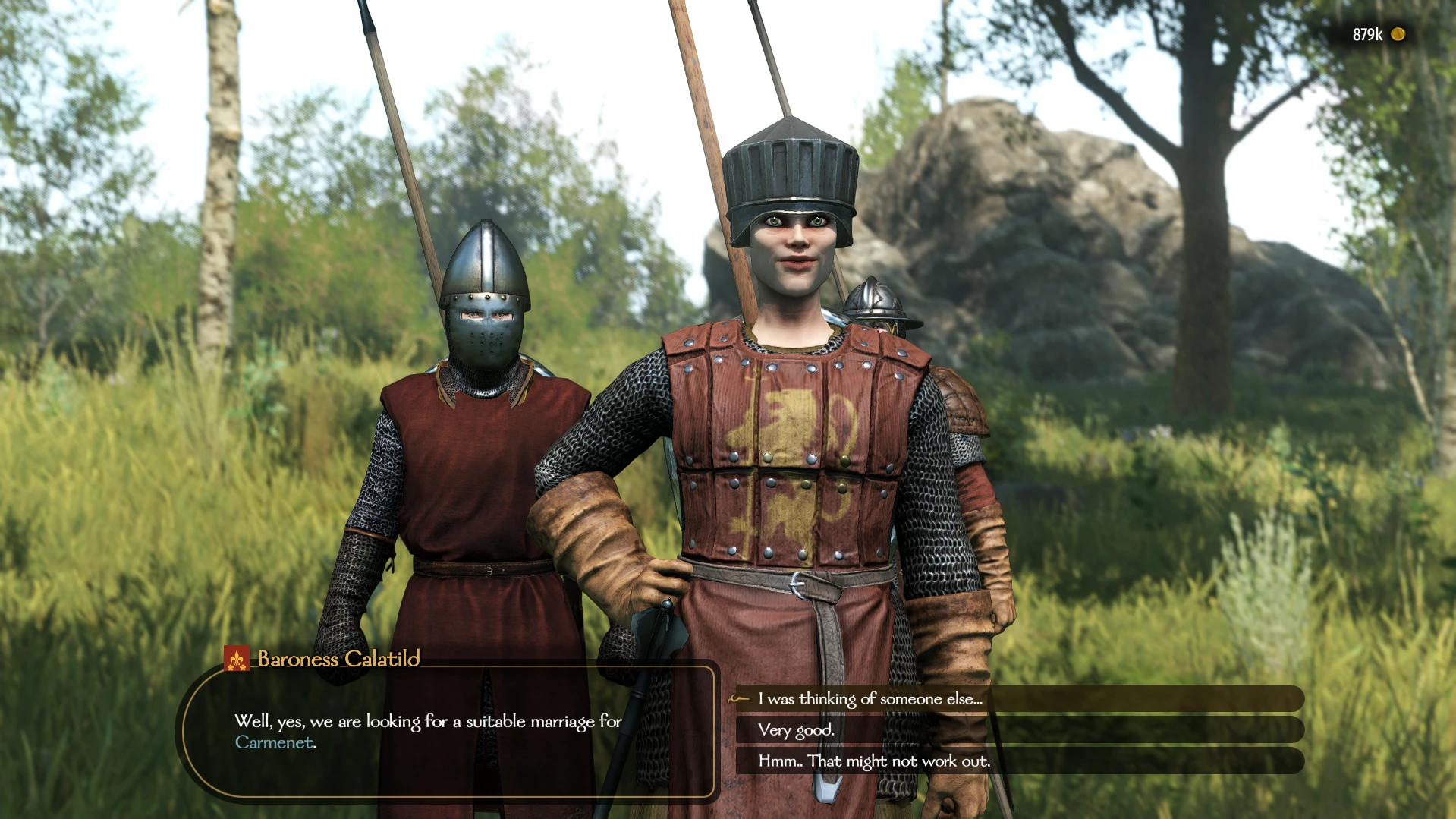Click the 879k gold counter
1456x819 pixels.
point(1370,33)
